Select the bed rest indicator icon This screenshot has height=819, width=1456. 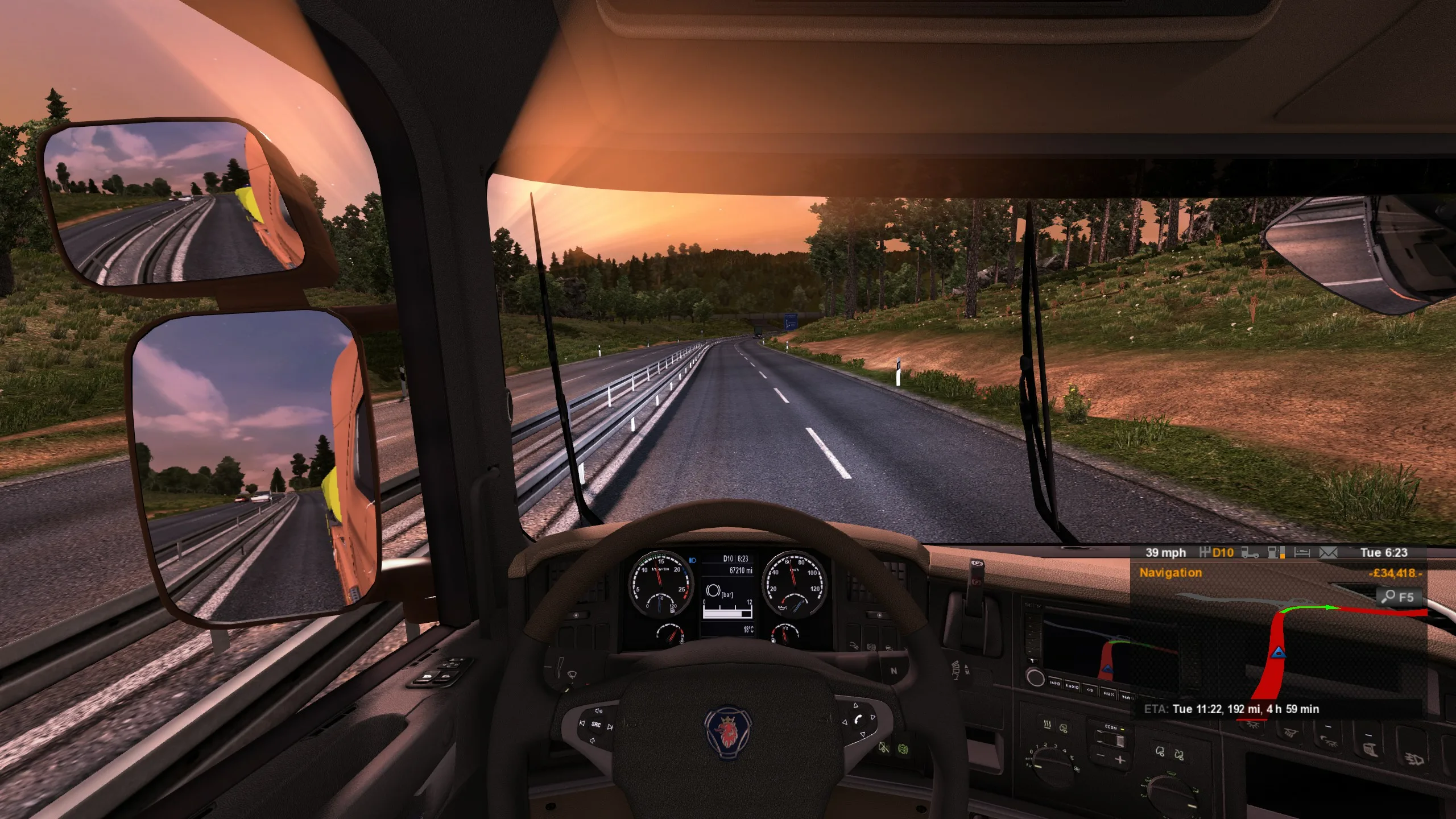tap(1302, 552)
